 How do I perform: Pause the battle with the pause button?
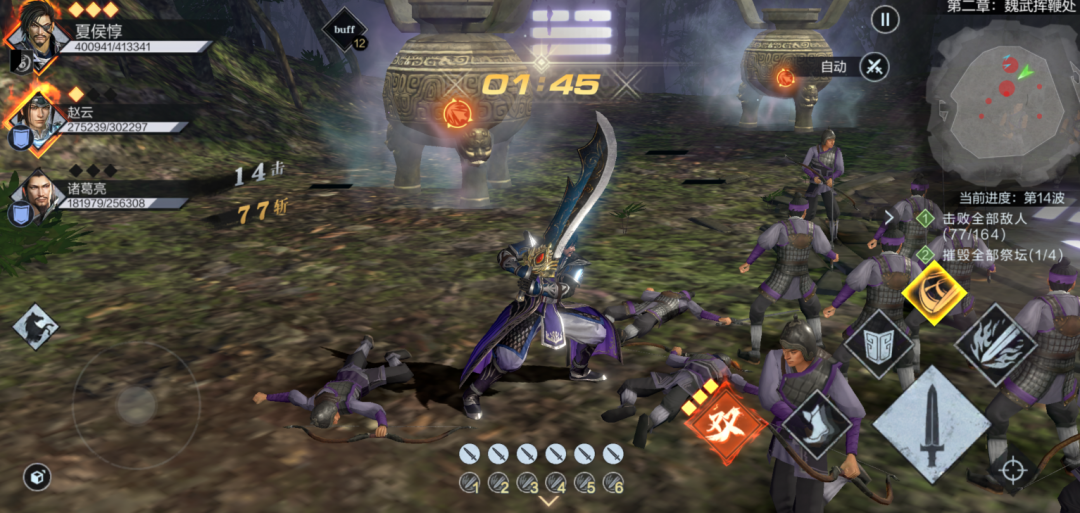[885, 19]
